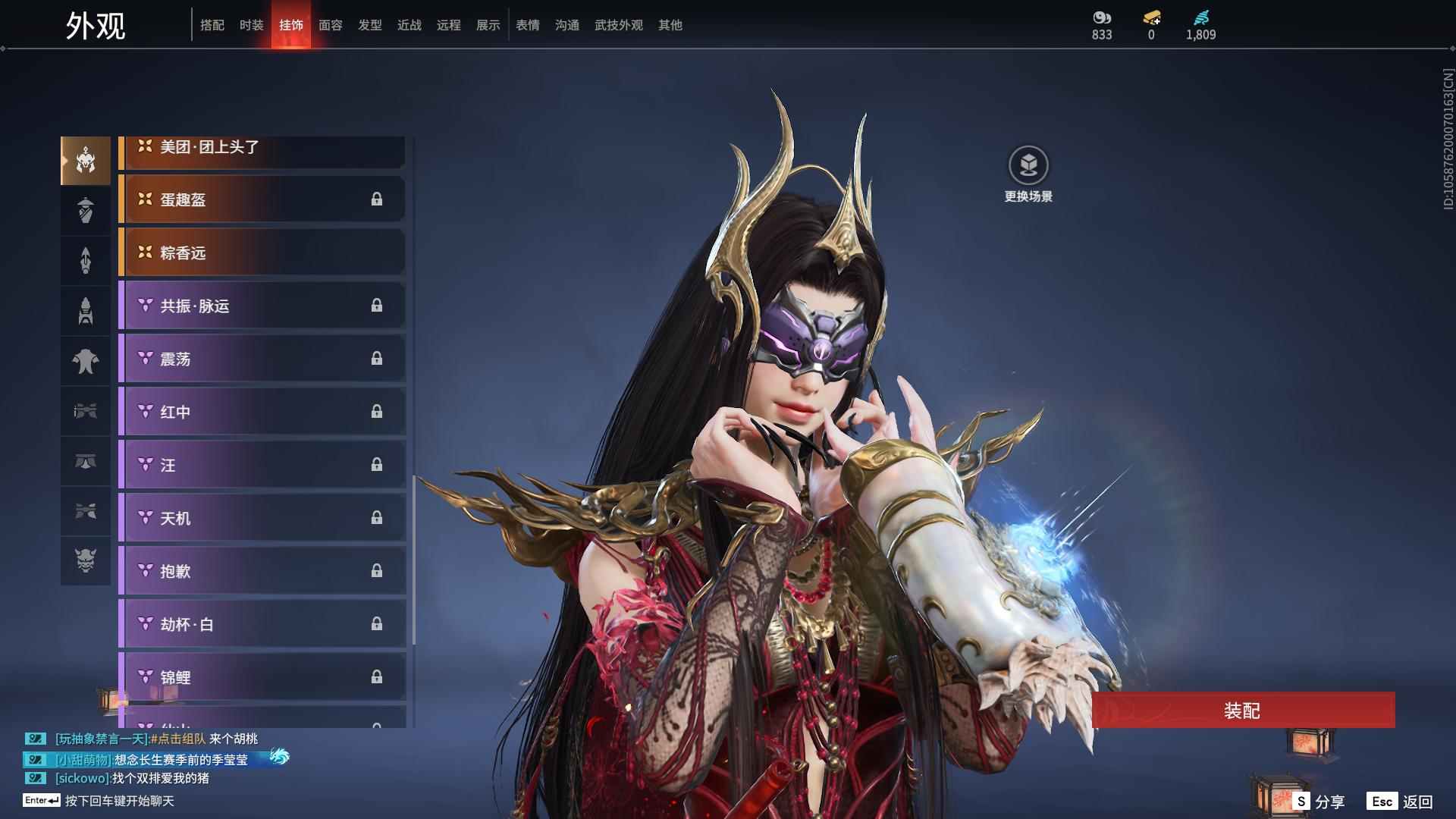Click 返回 to go back
The image size is (1456, 819).
tap(1401, 802)
